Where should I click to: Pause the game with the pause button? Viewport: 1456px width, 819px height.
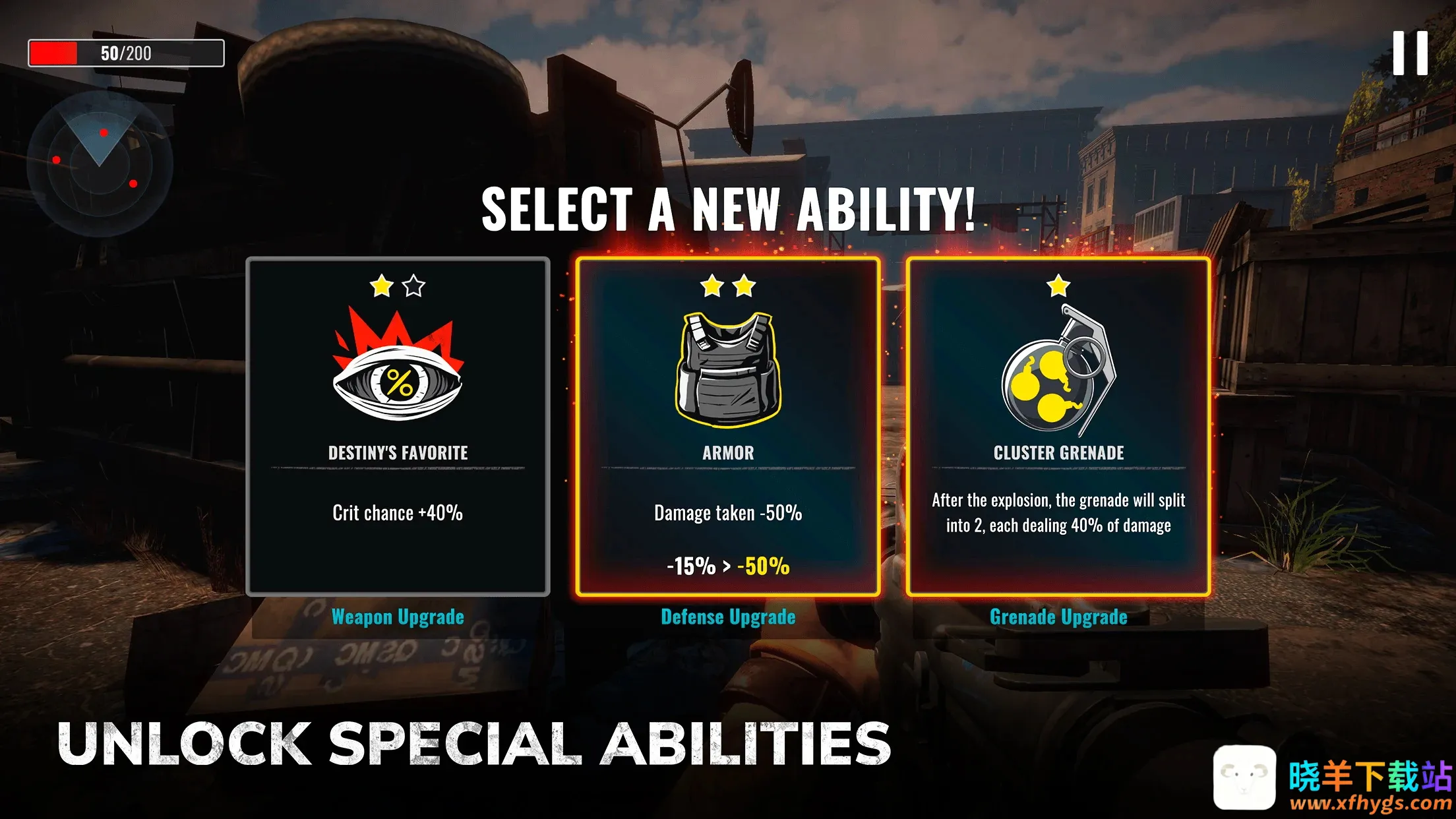click(x=1410, y=53)
